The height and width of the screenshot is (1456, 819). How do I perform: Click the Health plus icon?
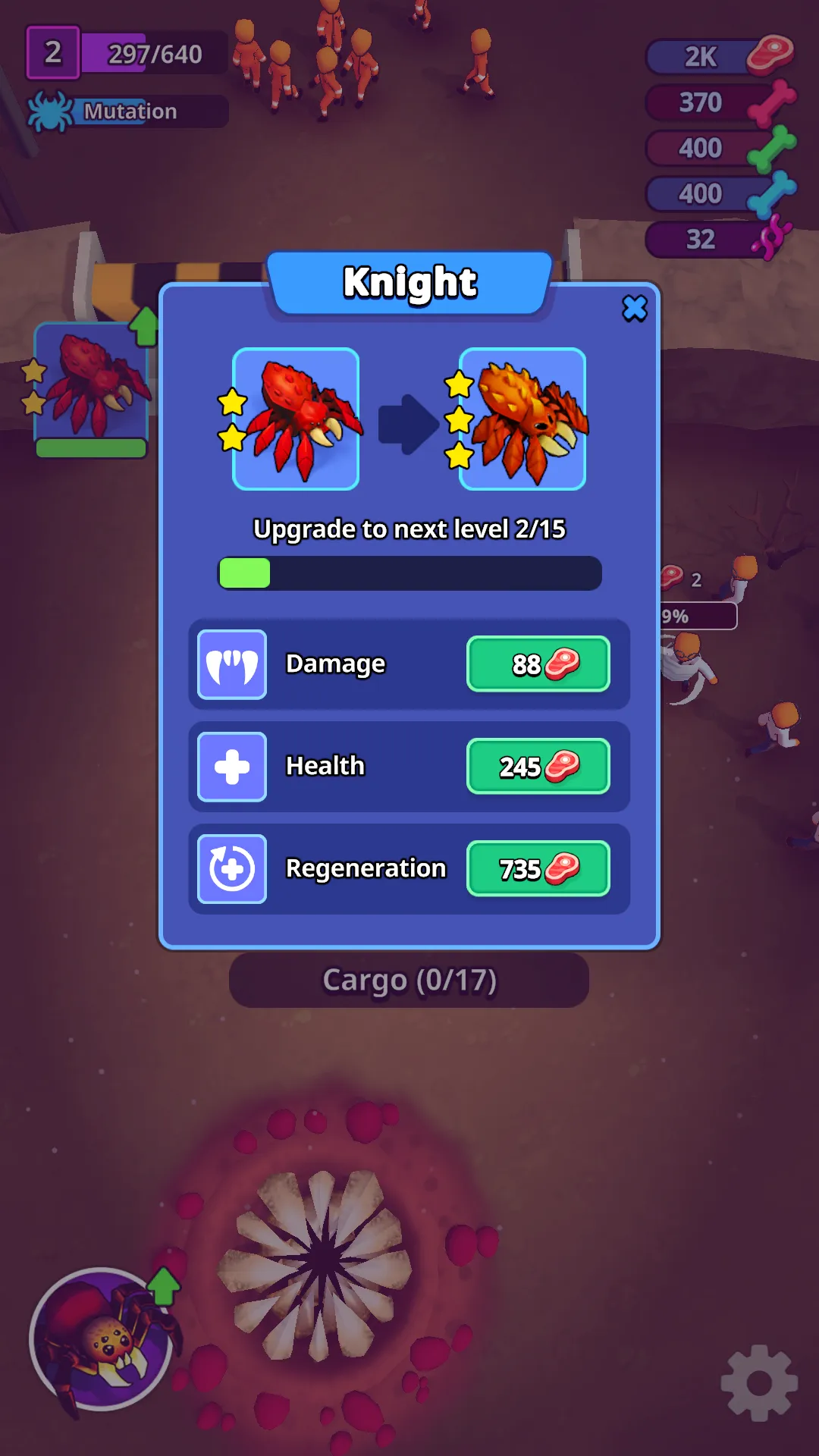[x=232, y=767]
